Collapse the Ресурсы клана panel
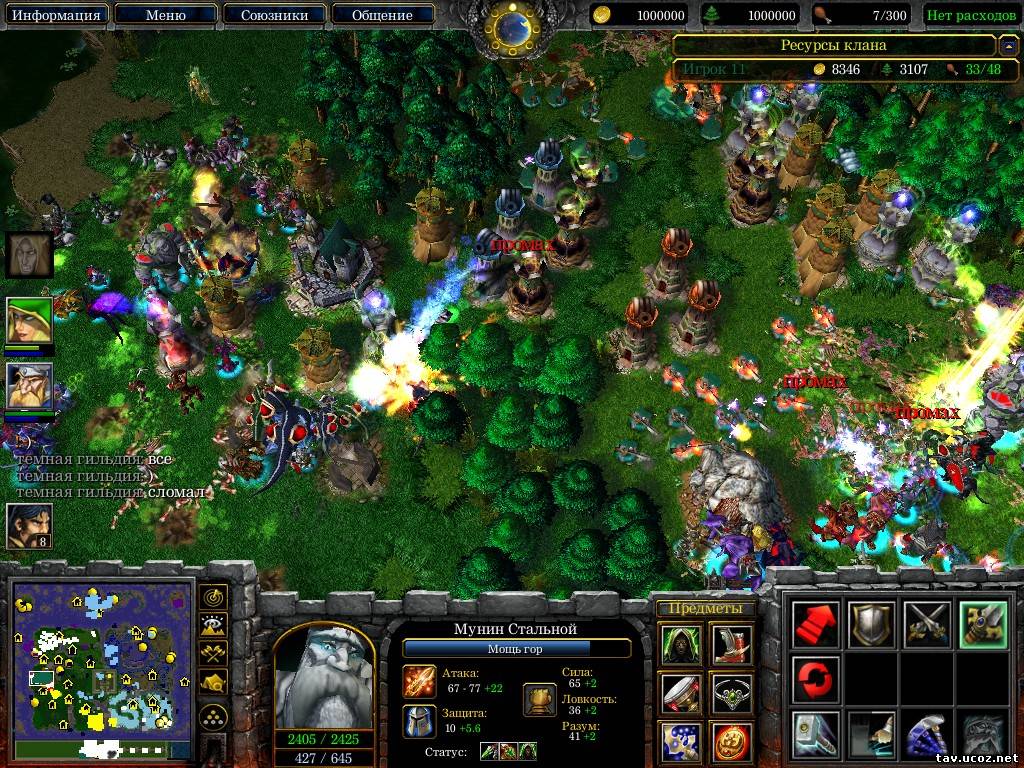The width and height of the screenshot is (1024, 768). (1007, 45)
